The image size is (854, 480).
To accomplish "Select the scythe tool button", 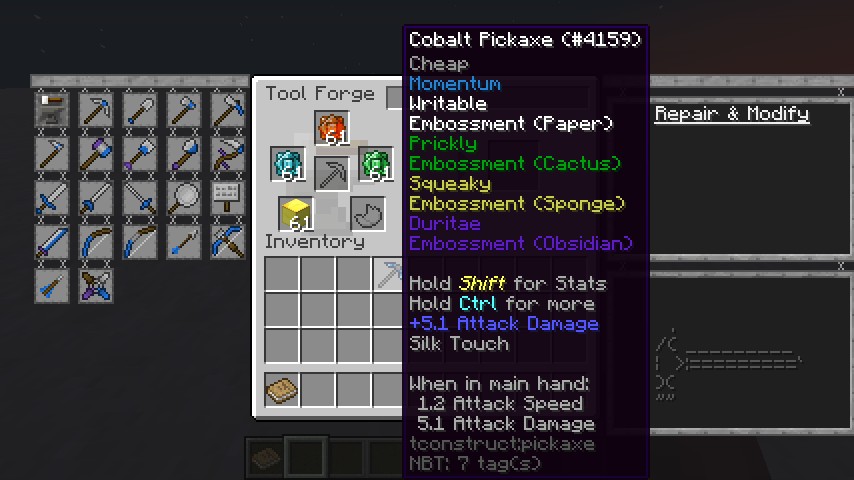I will click(x=228, y=152).
